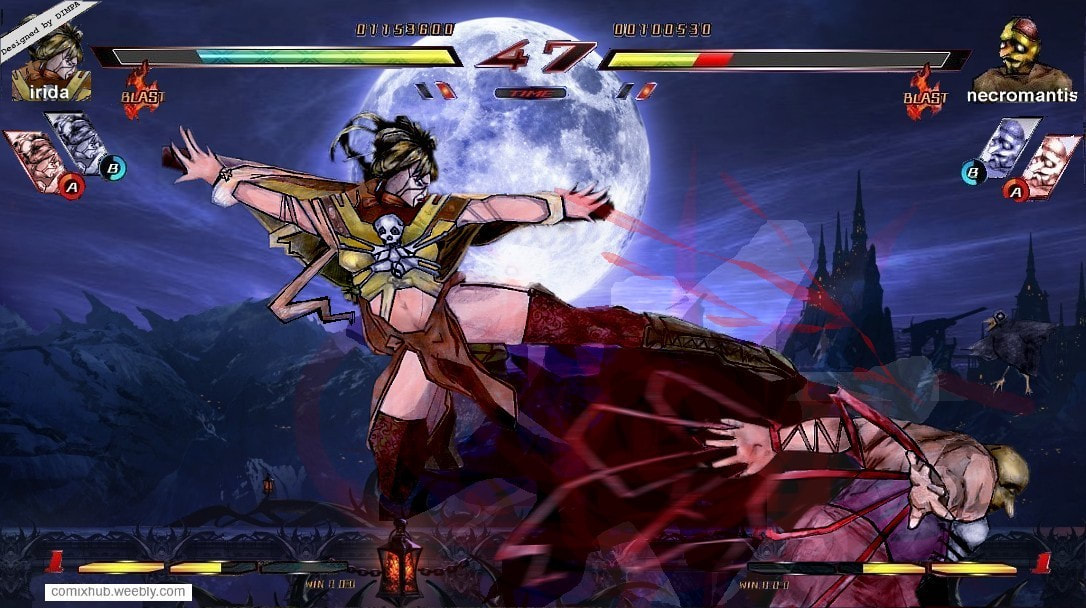Open the comixhub.weebly.com watermark link
Image resolution: width=1086 pixels, height=608 pixels.
click(x=118, y=592)
